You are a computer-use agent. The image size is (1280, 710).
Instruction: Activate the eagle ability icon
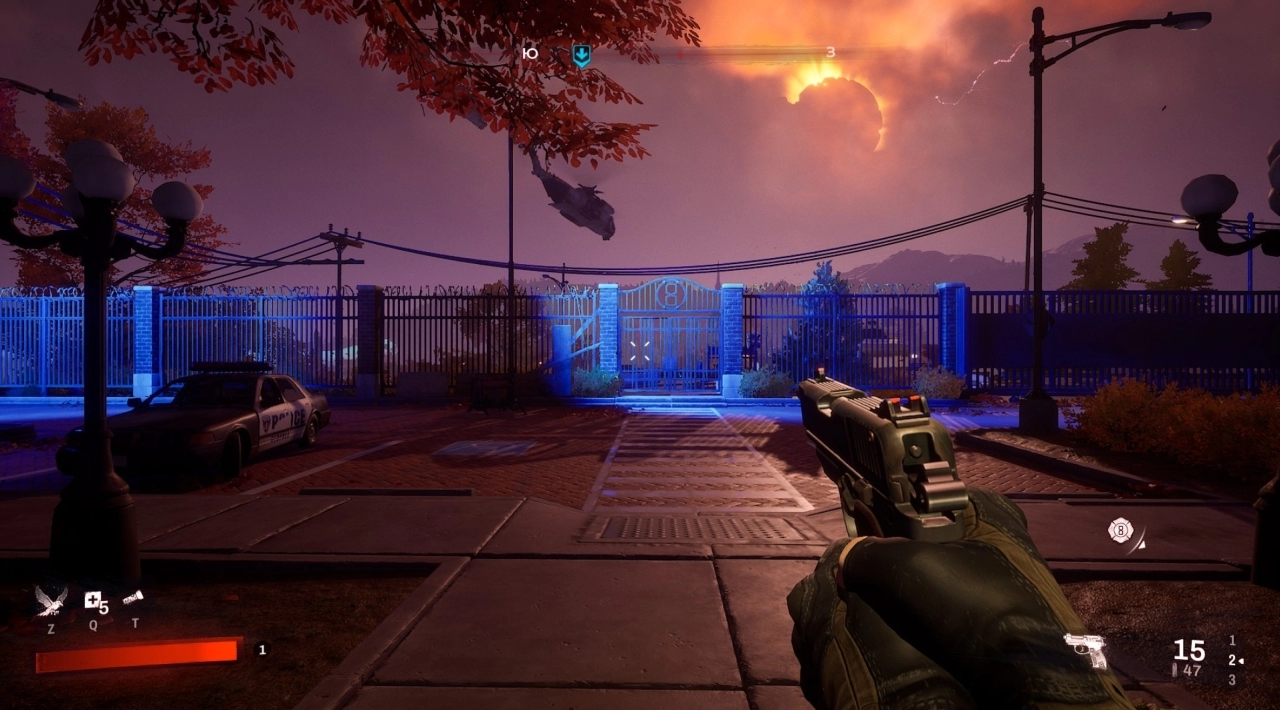51,600
